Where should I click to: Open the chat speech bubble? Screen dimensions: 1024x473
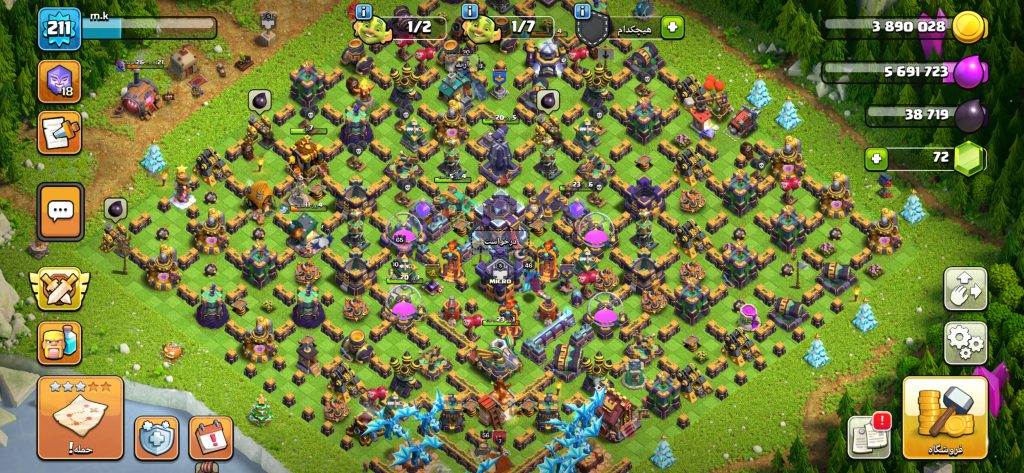coord(60,211)
